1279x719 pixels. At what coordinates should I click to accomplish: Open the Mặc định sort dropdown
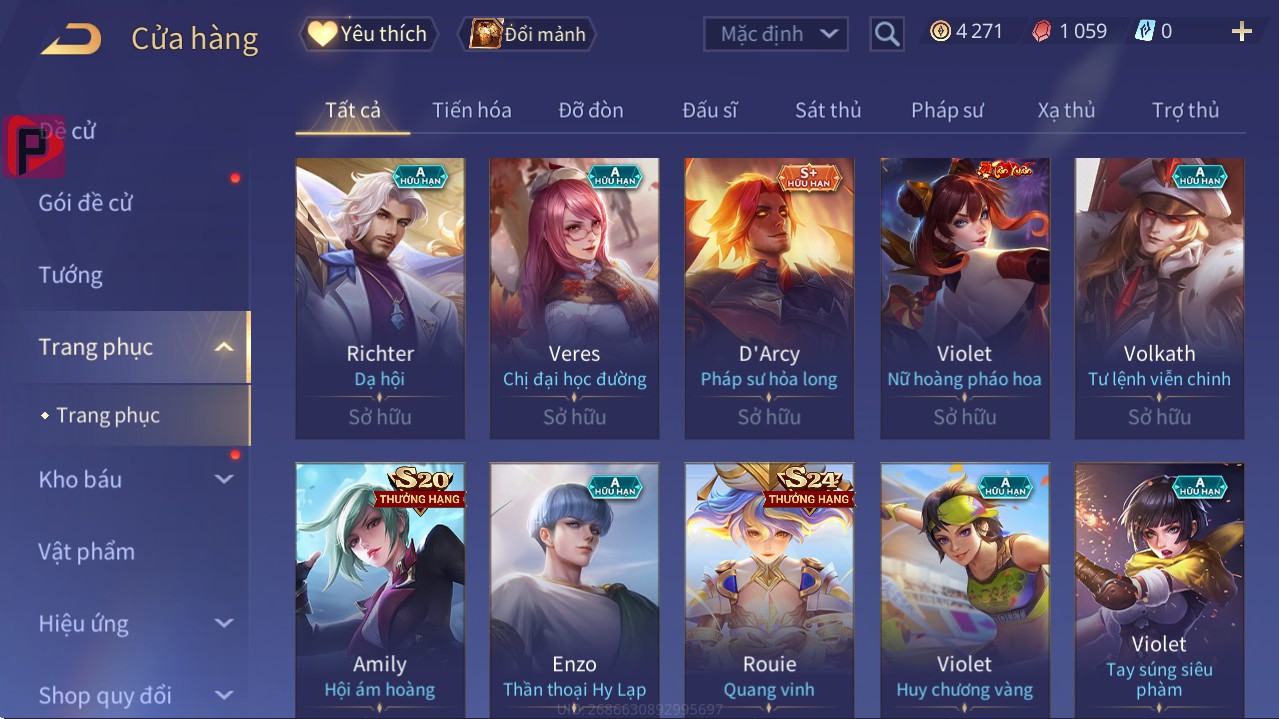tap(776, 34)
